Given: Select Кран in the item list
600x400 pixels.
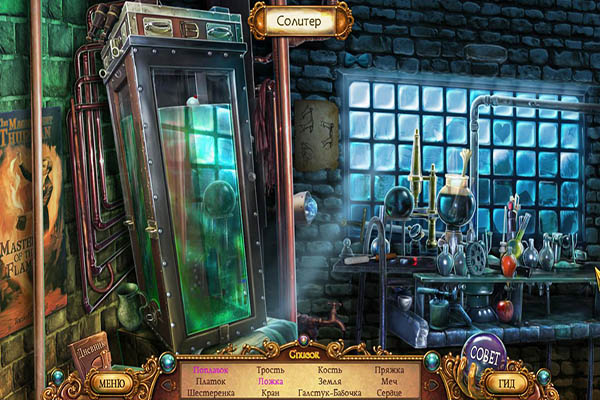Looking at the screenshot, I should tap(270, 393).
